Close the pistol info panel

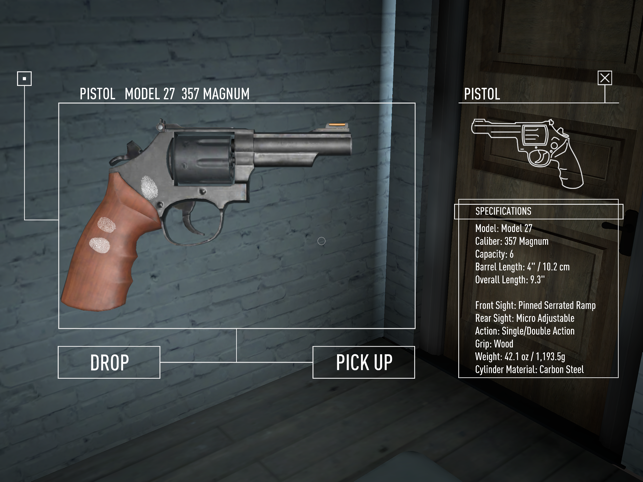[605, 78]
